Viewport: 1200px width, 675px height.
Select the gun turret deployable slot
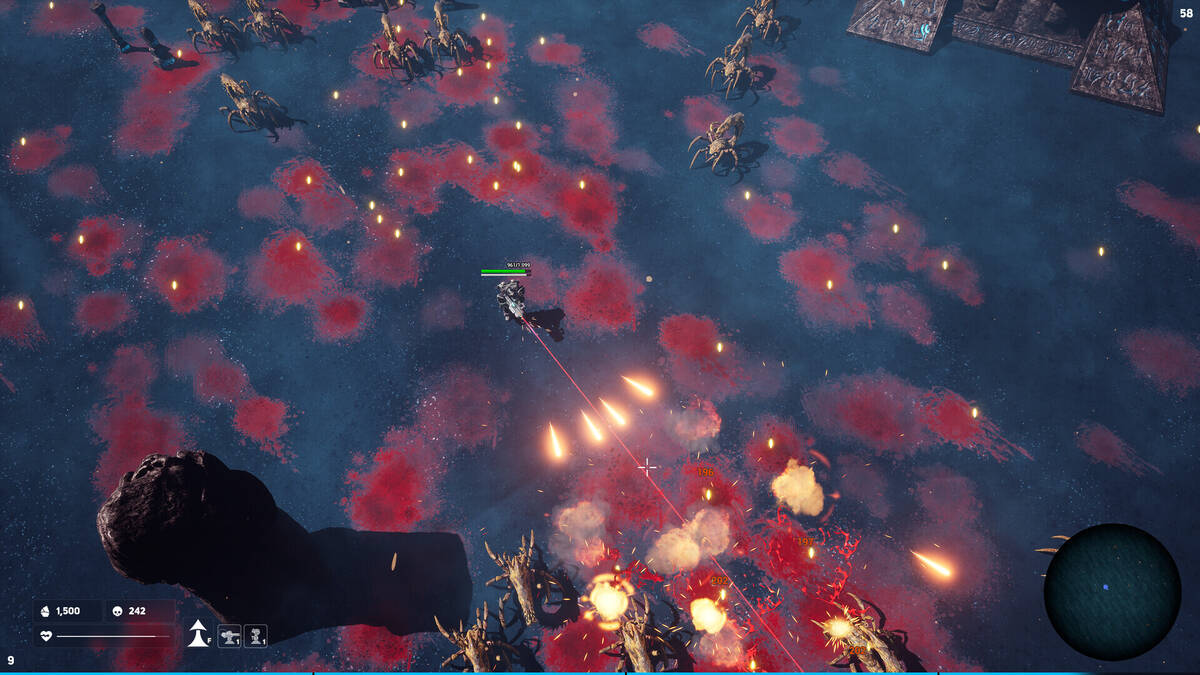pyautogui.click(x=229, y=635)
